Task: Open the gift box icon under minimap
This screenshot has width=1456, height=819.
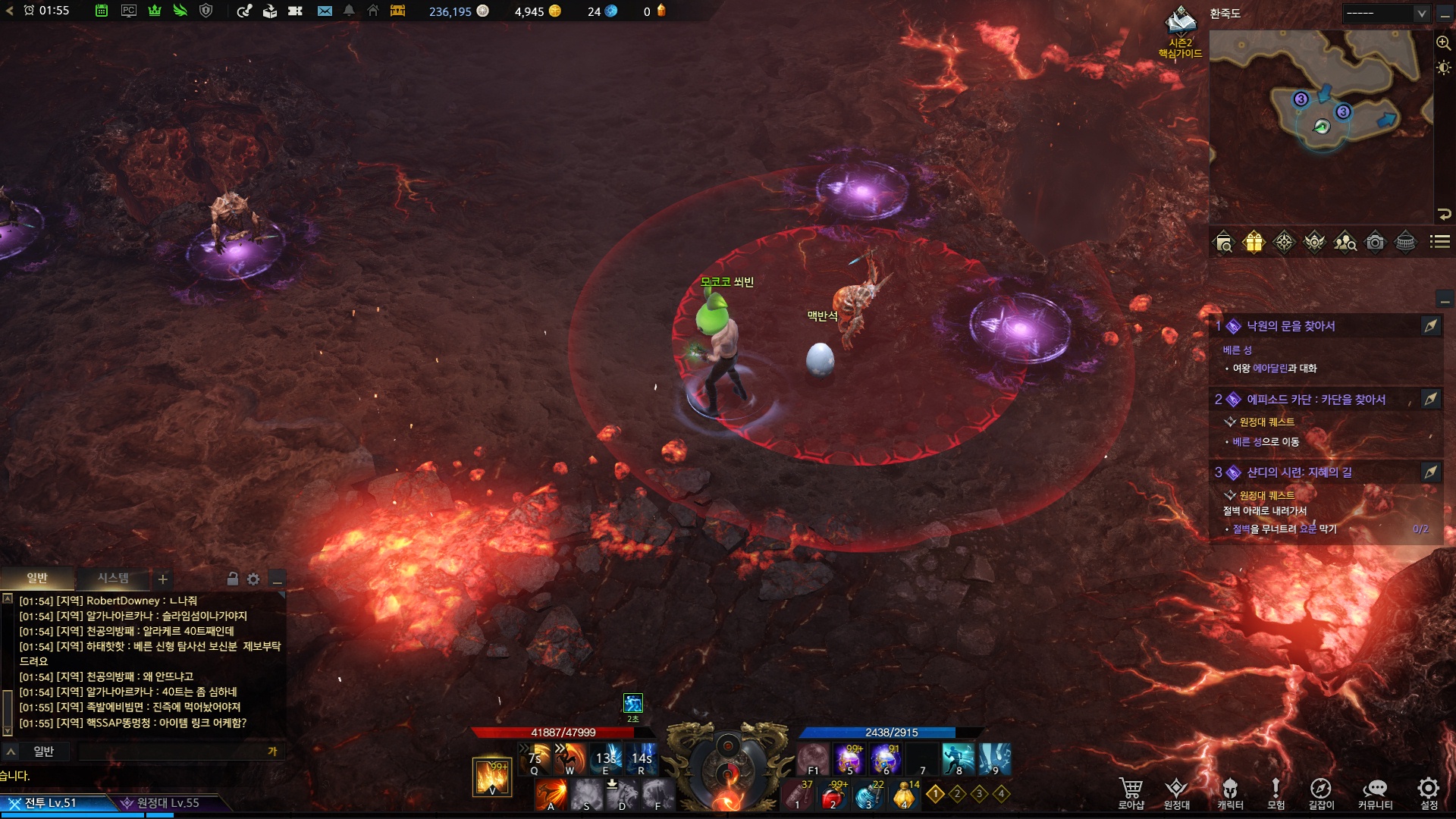Action: pos(1254,242)
